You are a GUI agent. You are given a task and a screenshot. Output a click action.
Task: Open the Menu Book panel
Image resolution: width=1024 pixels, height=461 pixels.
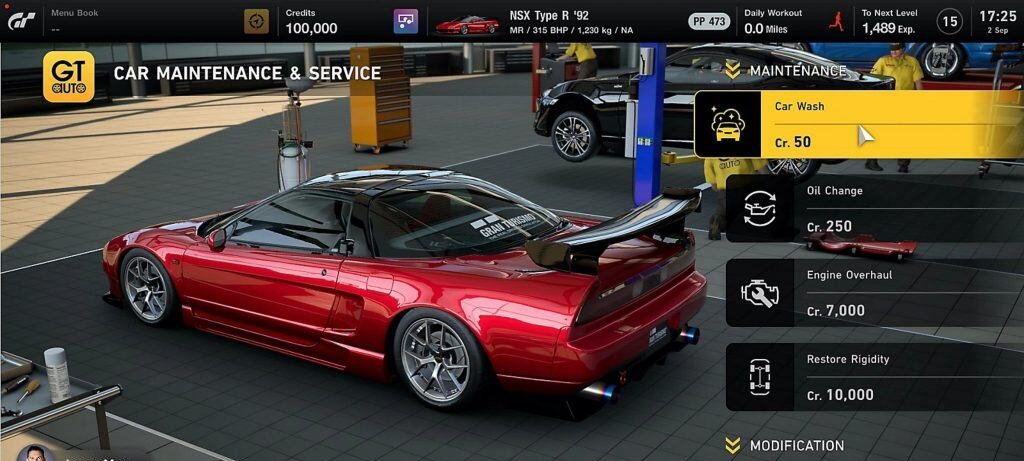click(x=74, y=20)
